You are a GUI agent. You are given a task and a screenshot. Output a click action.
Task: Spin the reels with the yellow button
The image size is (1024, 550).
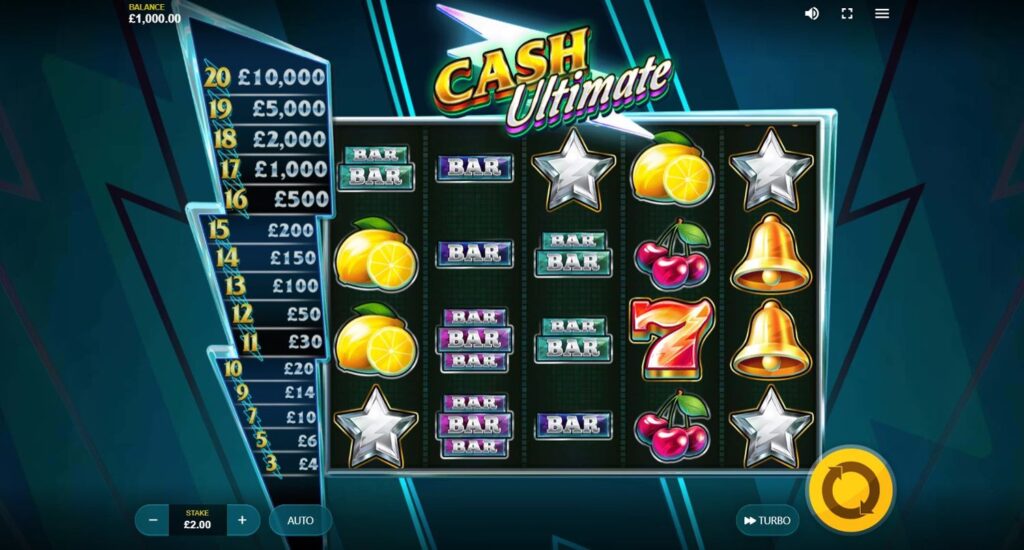850,490
